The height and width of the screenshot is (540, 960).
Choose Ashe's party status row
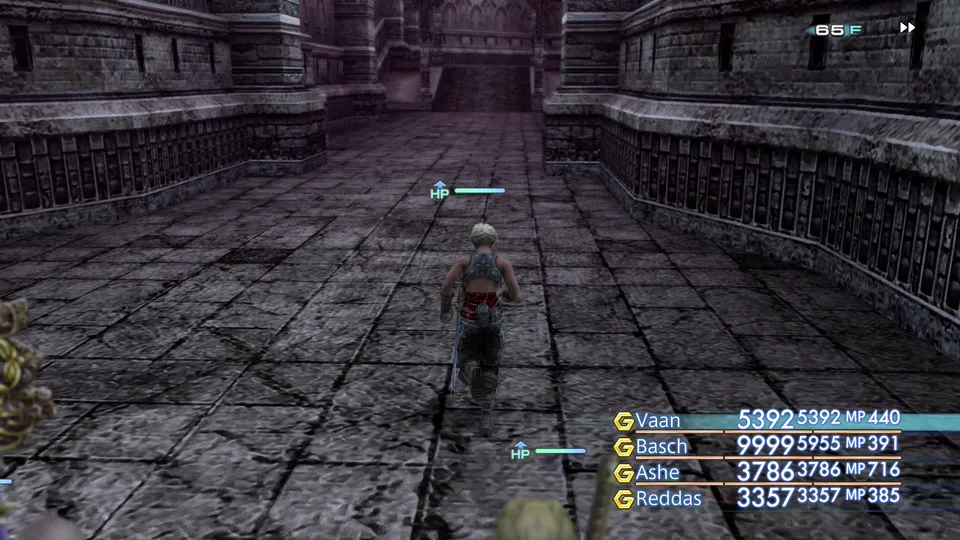pyautogui.click(x=760, y=471)
